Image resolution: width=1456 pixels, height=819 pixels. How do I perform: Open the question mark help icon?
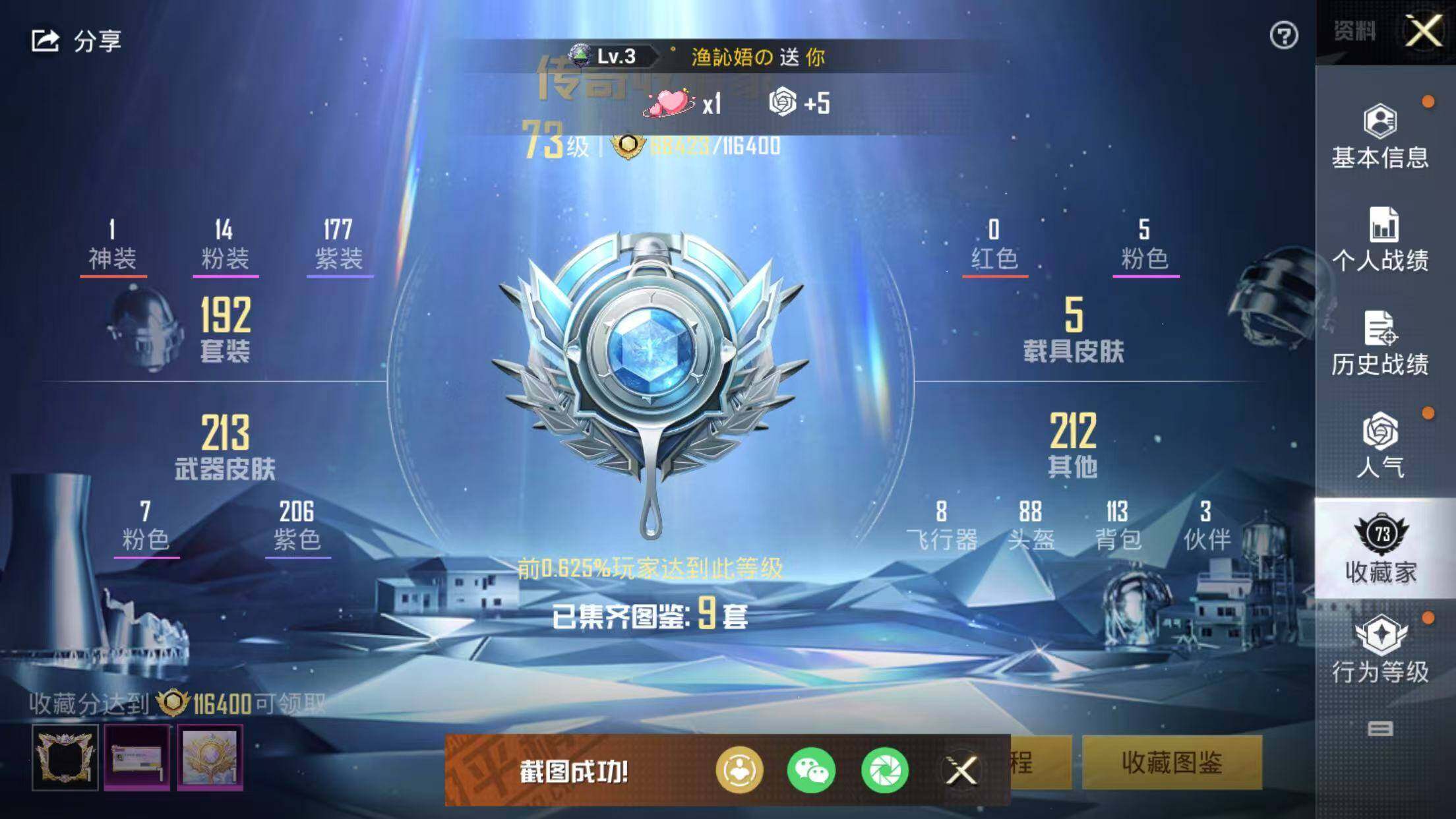coord(1283,36)
